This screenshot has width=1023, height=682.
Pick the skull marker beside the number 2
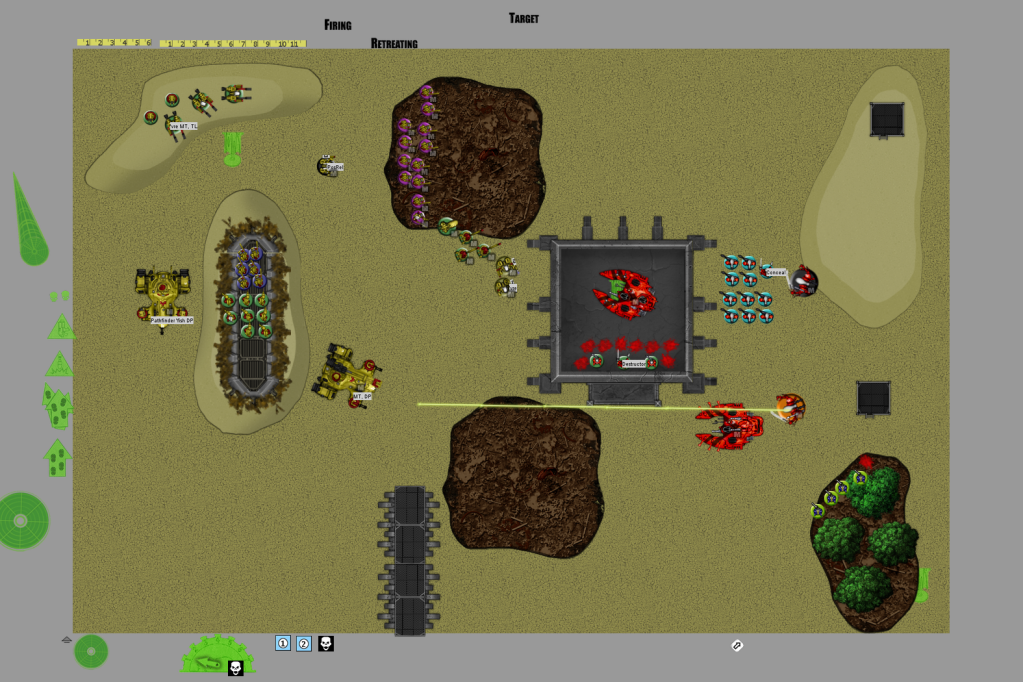tap(326, 643)
